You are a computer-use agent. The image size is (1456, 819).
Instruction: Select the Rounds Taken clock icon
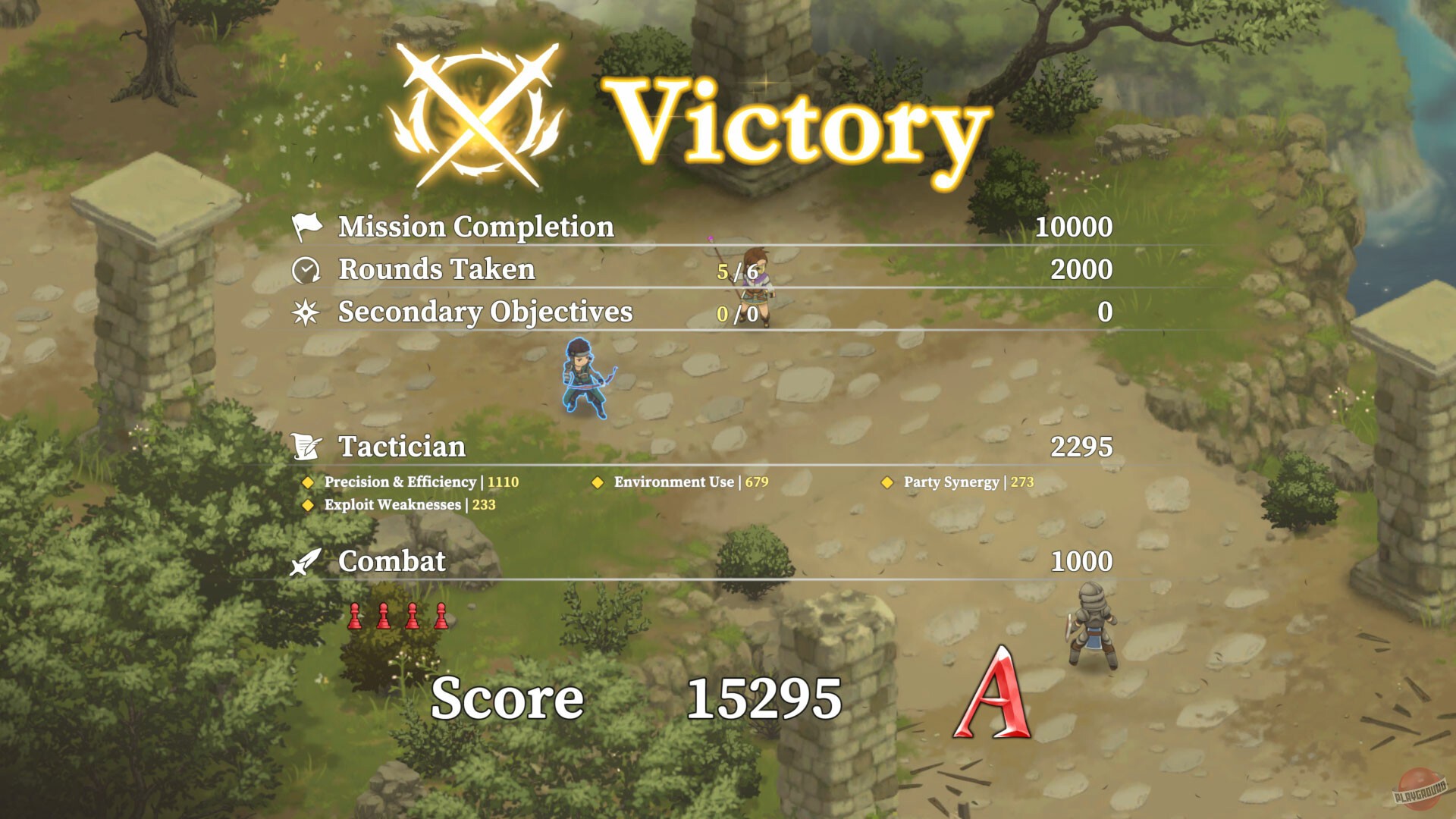306,268
